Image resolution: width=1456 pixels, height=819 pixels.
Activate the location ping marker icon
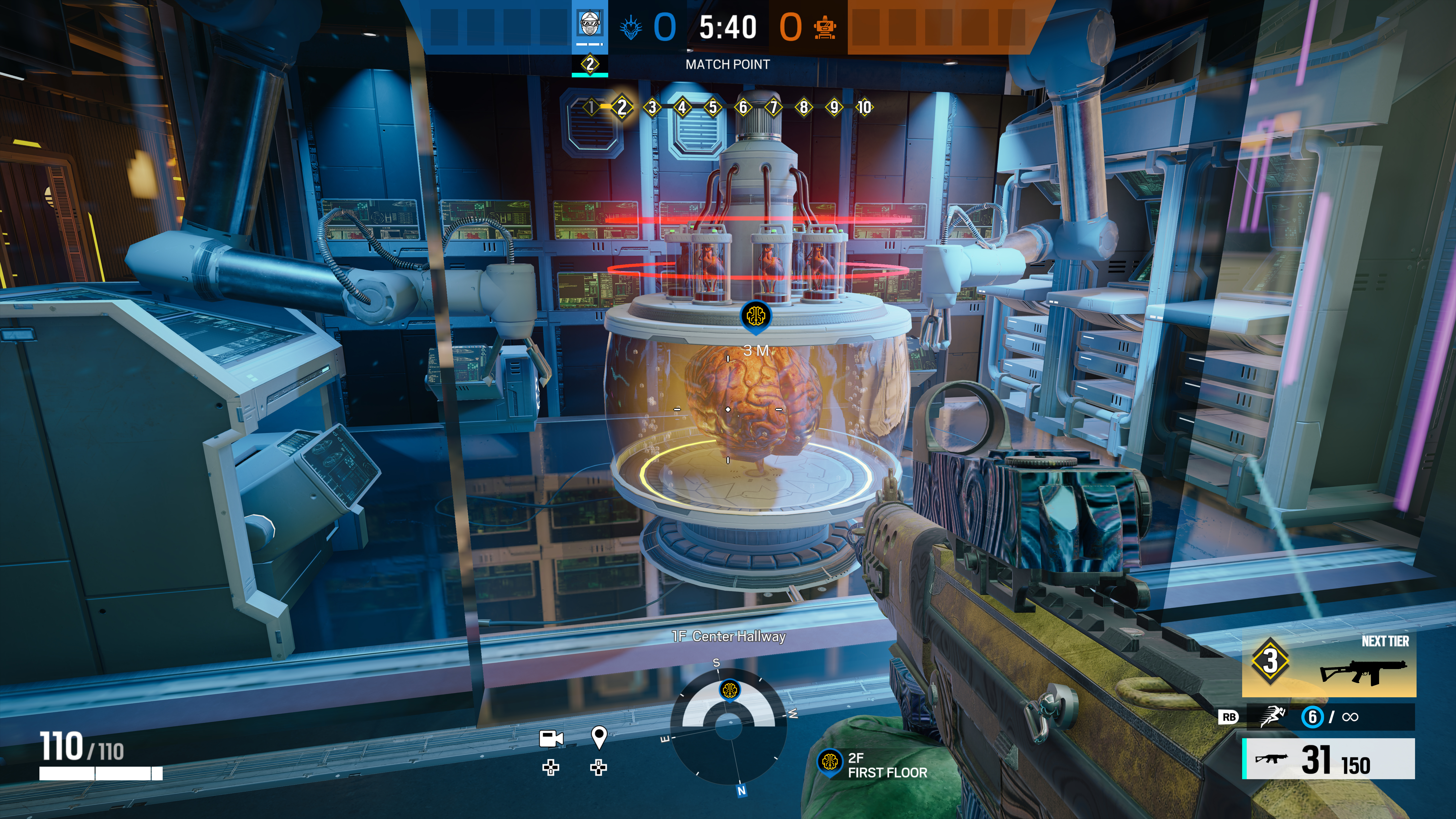pos(599,737)
